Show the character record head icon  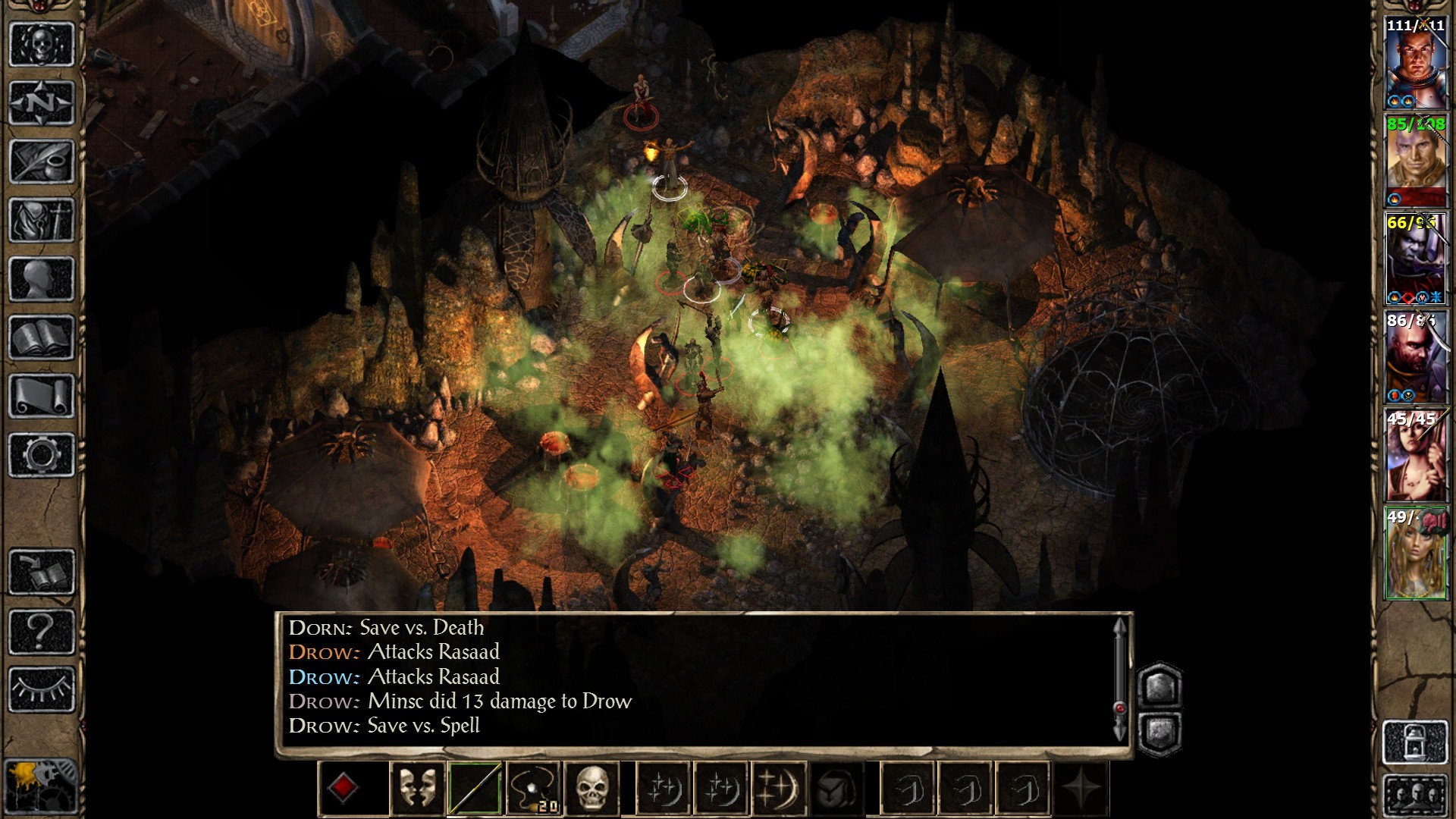[42, 278]
